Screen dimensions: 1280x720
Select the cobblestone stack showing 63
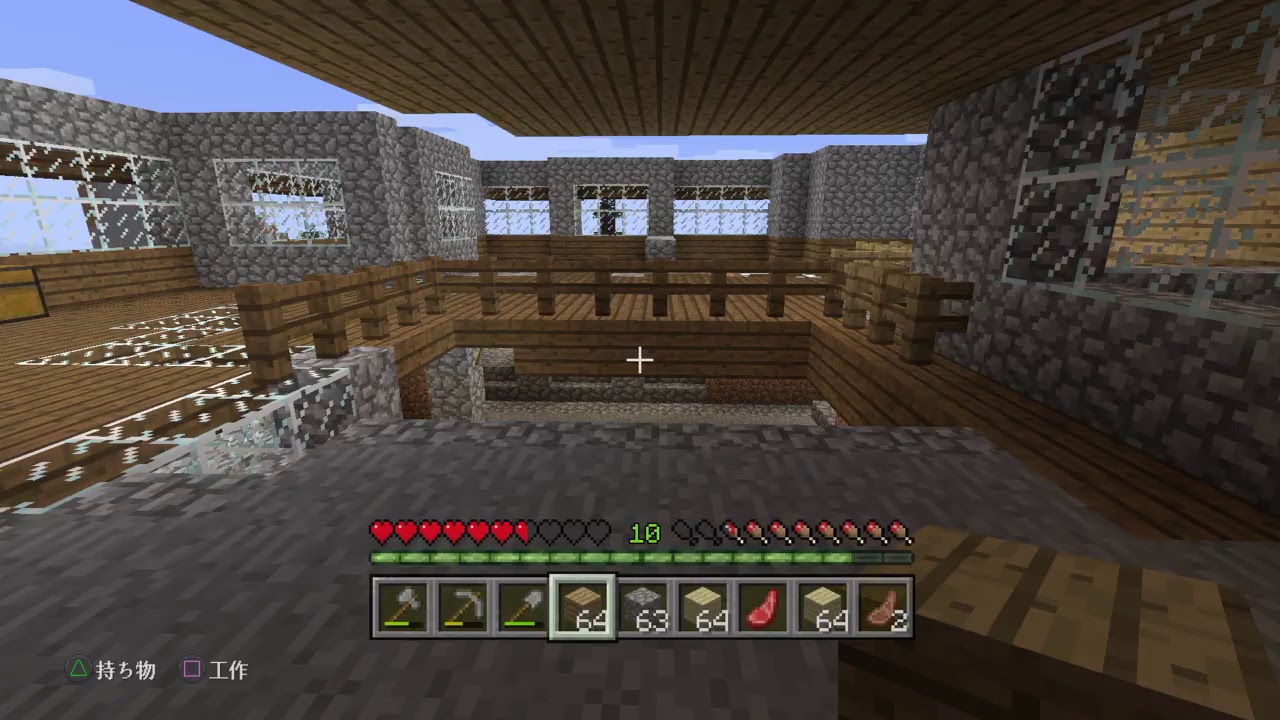pos(641,607)
